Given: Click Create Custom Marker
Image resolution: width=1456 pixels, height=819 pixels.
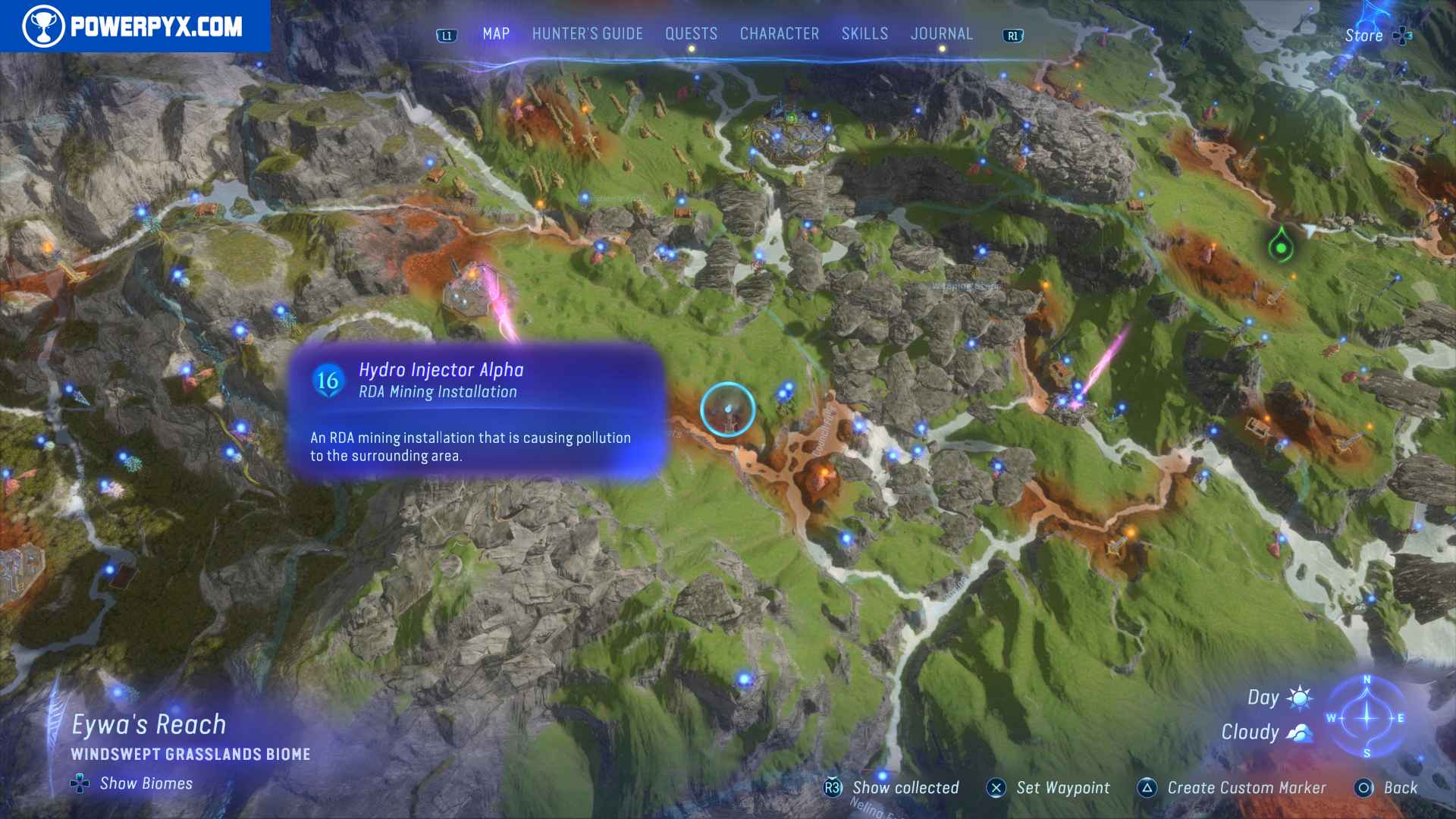Looking at the screenshot, I should click(x=1248, y=788).
